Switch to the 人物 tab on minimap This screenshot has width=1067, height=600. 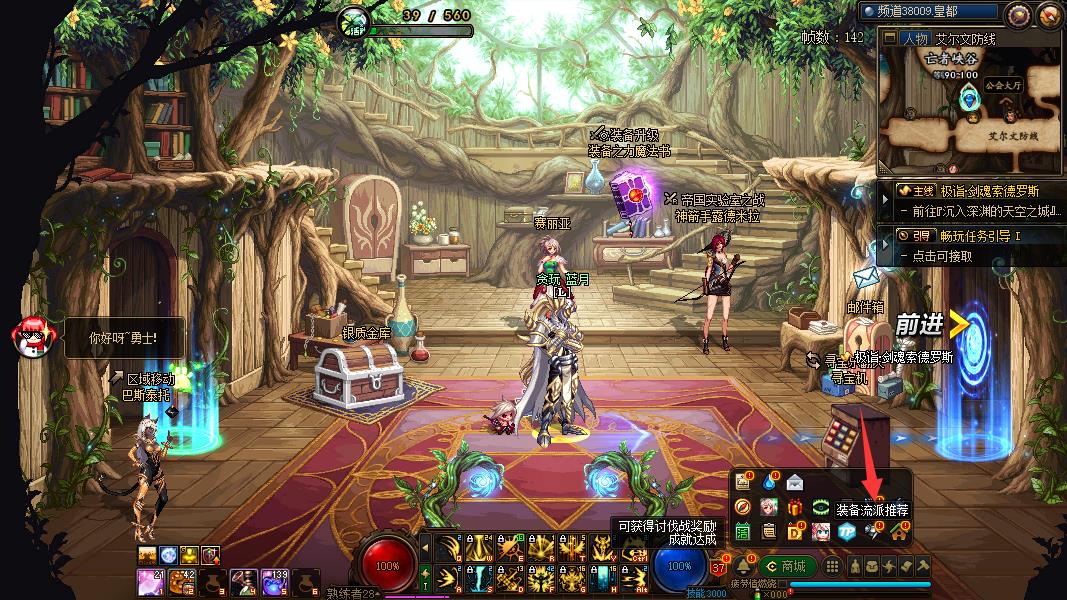coord(914,39)
